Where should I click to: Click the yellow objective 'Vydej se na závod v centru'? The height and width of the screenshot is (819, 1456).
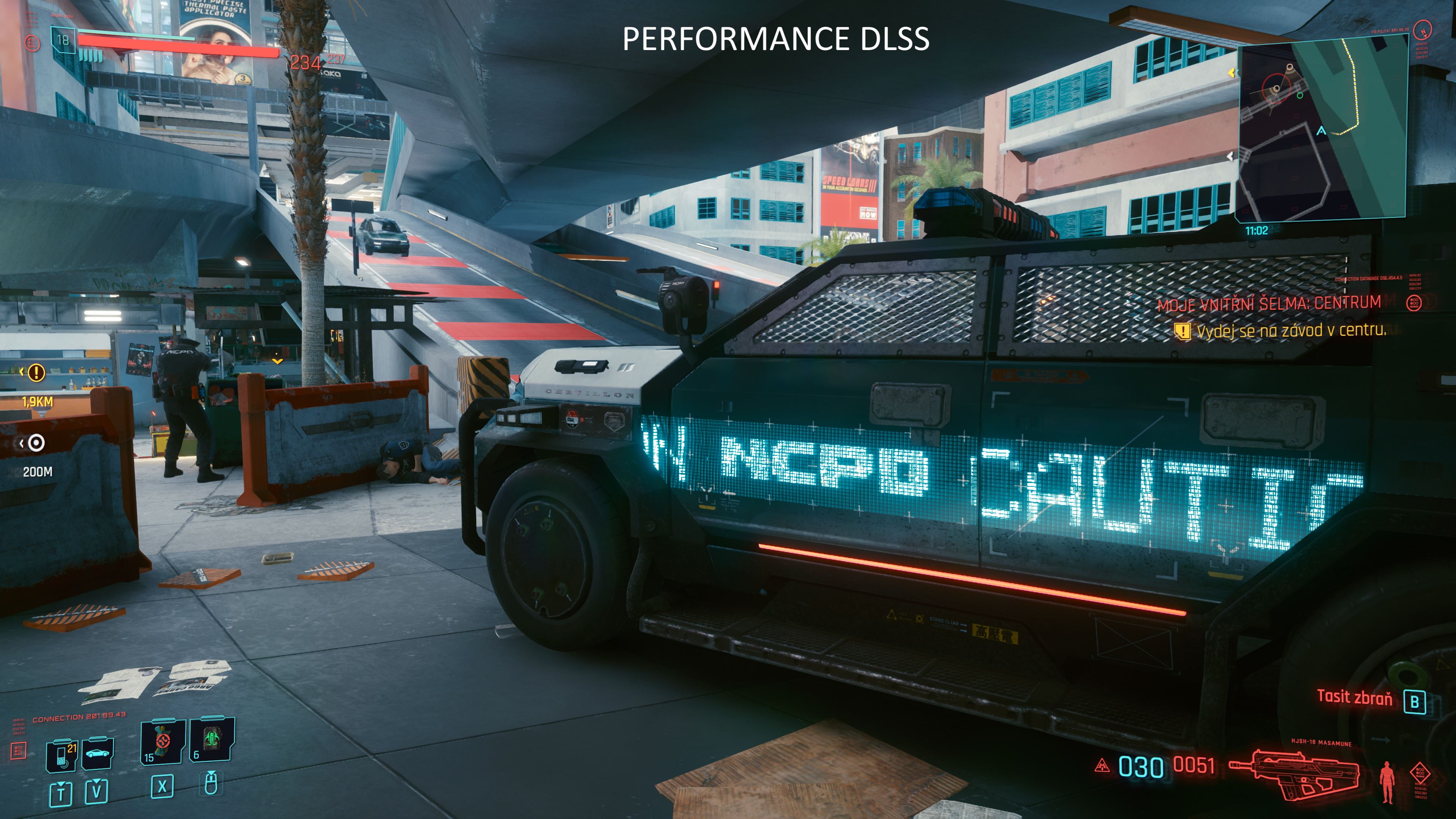pos(1290,331)
